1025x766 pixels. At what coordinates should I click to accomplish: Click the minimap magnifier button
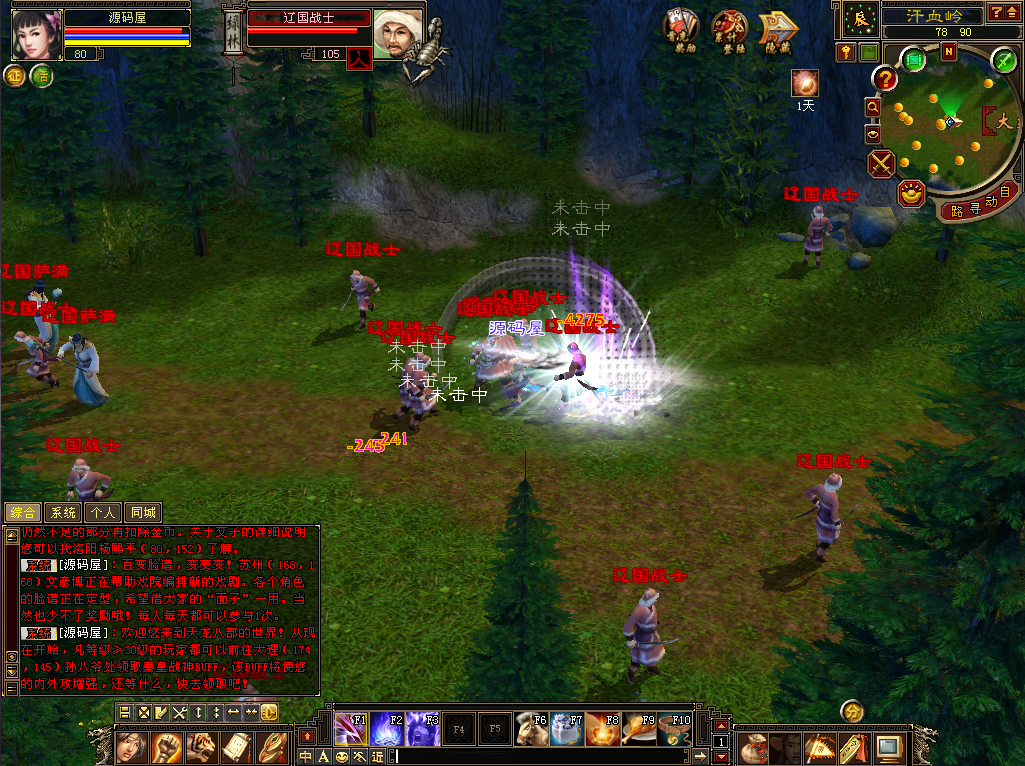coord(872,106)
